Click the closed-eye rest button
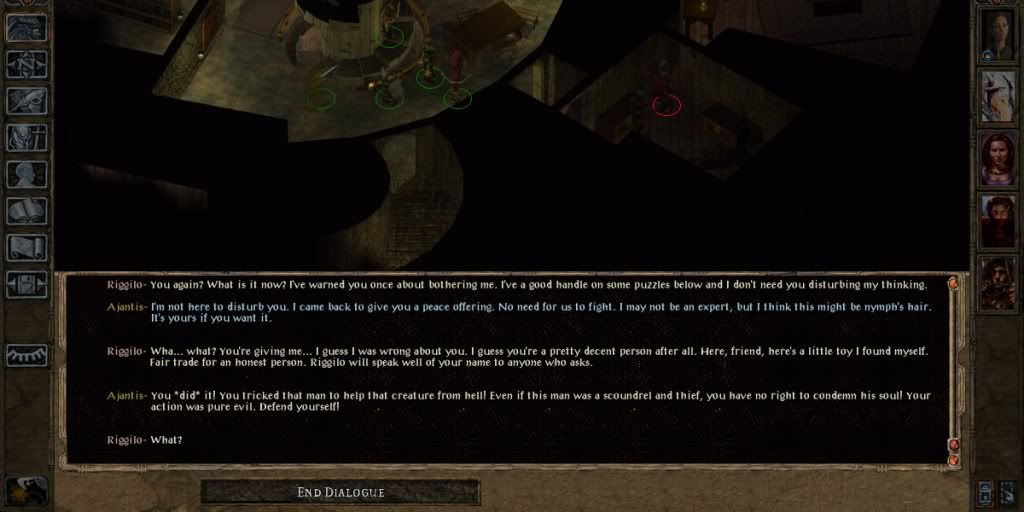The width and height of the screenshot is (1024, 512). pos(26,355)
